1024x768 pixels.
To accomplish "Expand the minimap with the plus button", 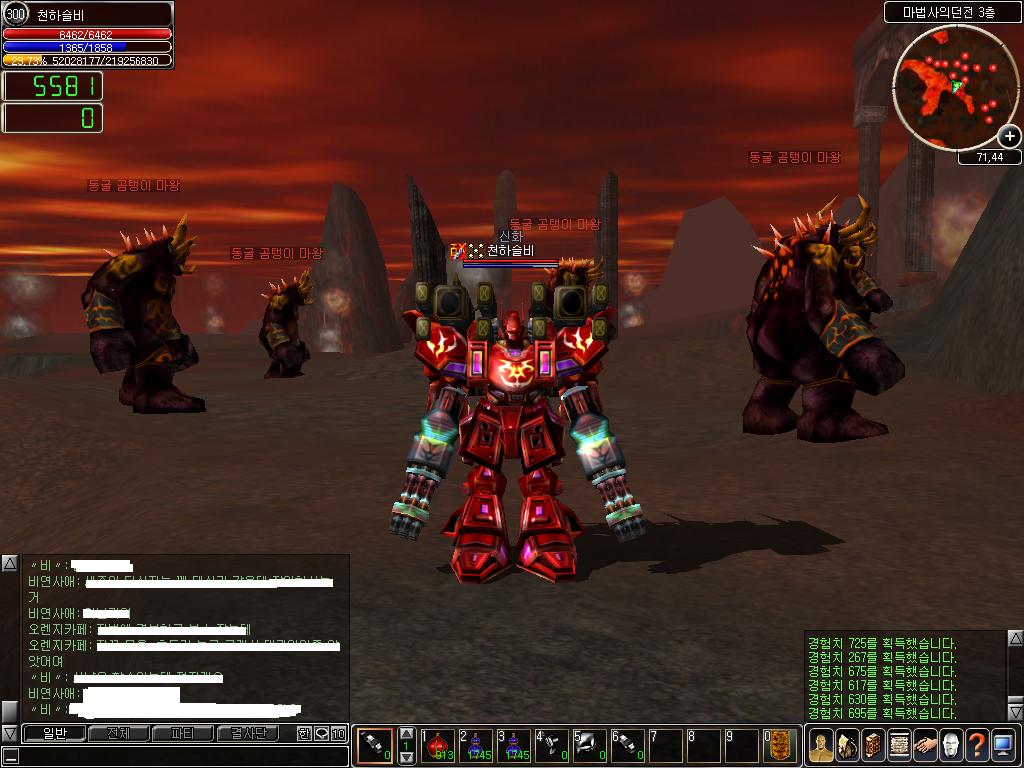I will click(1009, 136).
